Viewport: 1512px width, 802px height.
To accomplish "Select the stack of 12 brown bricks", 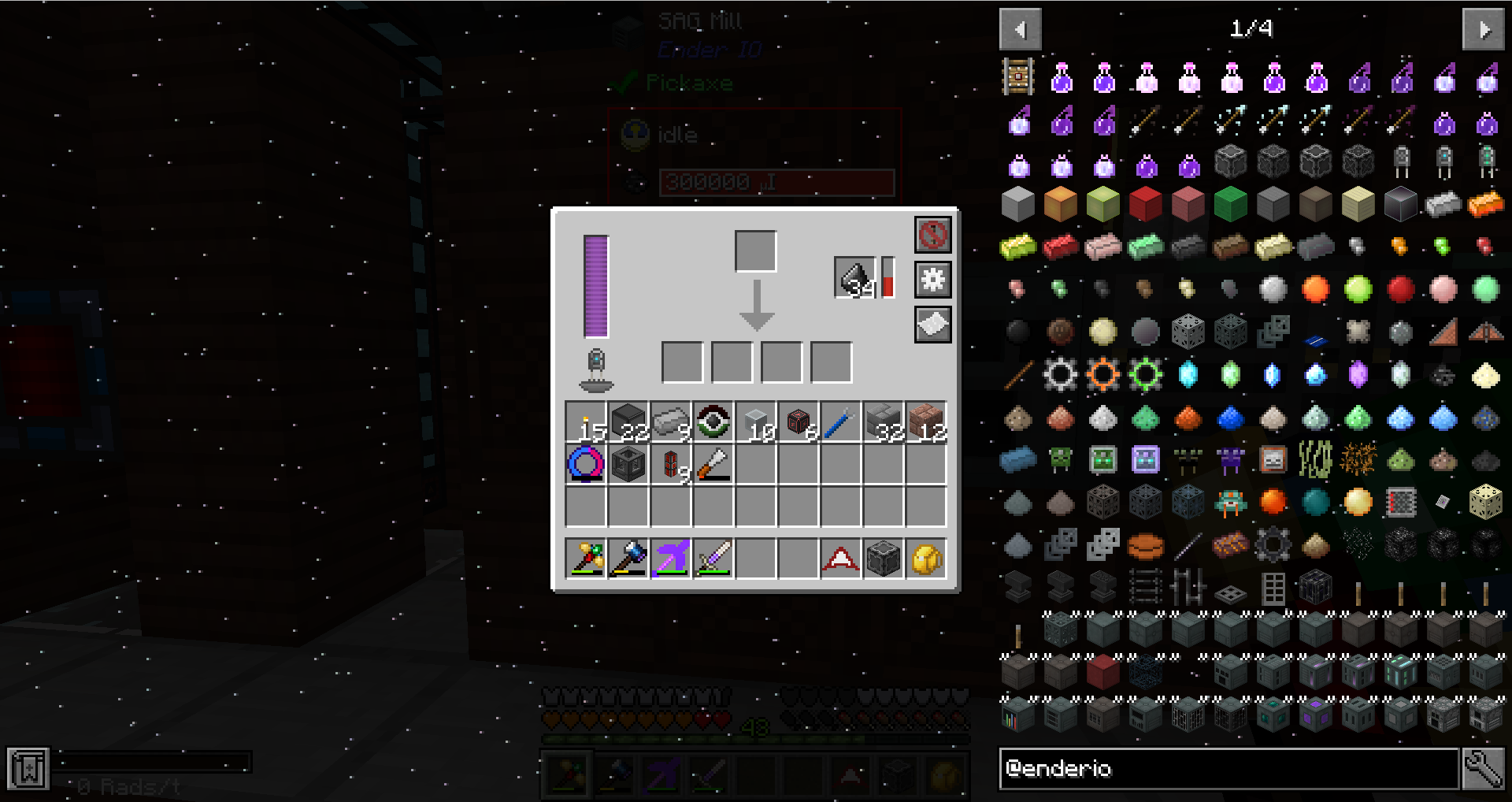I will click(x=925, y=423).
